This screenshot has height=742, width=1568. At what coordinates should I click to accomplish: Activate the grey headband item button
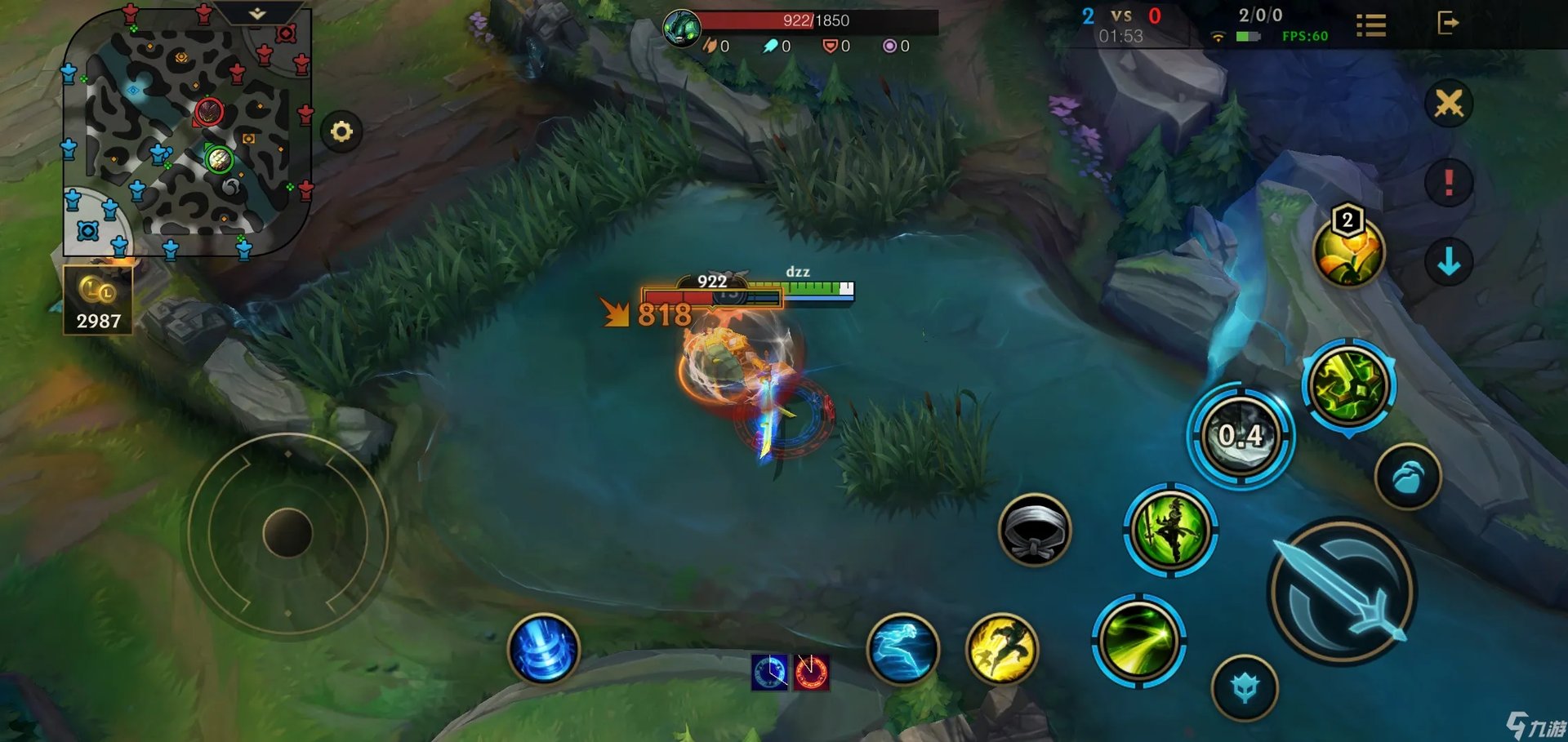(x=1034, y=531)
